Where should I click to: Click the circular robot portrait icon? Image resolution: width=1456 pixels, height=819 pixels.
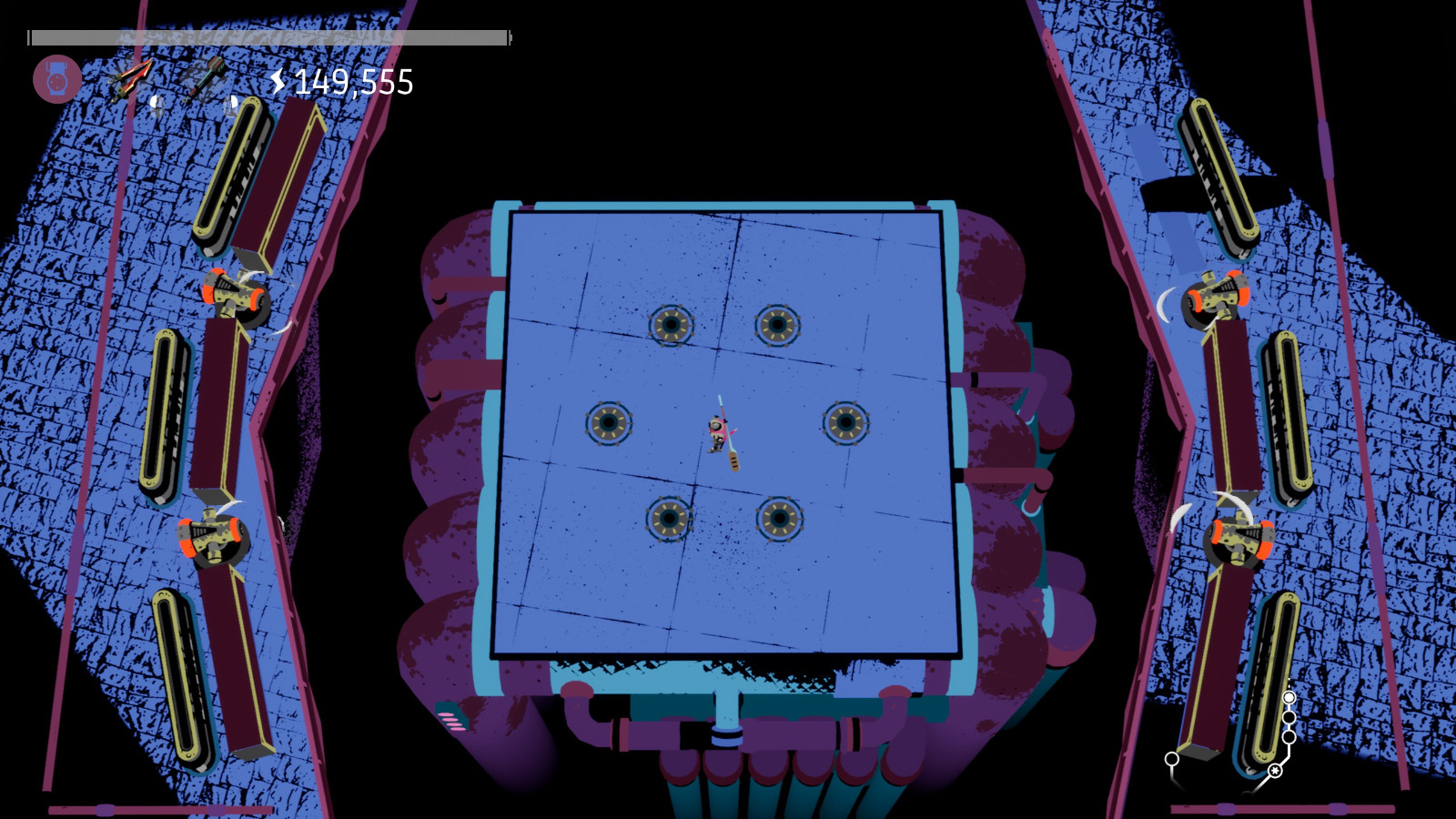point(57,78)
